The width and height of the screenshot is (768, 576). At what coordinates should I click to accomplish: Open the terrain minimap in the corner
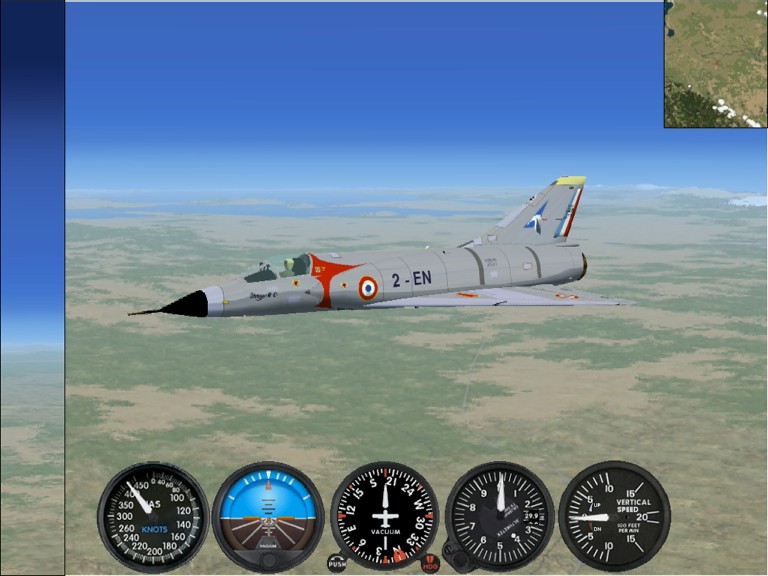(x=715, y=64)
